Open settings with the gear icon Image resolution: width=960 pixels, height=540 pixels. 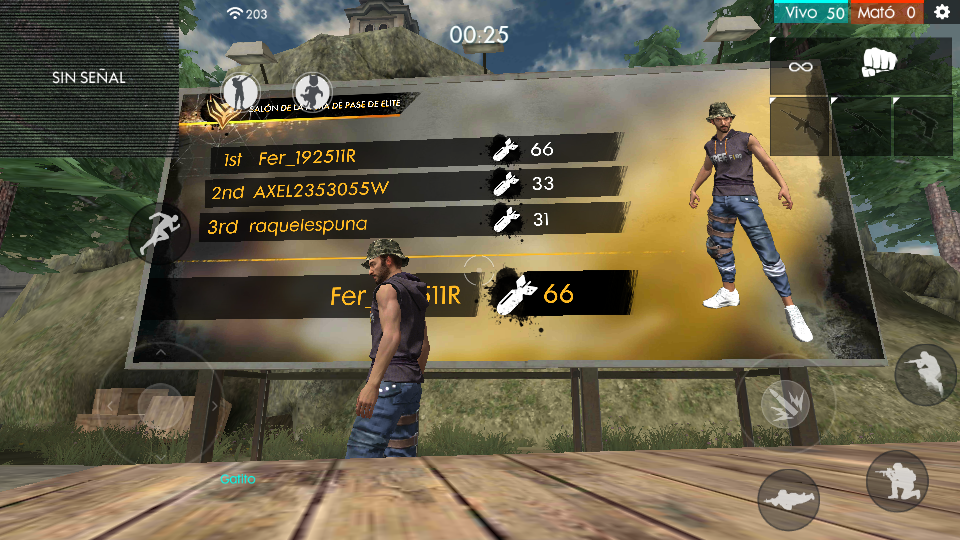pos(942,12)
